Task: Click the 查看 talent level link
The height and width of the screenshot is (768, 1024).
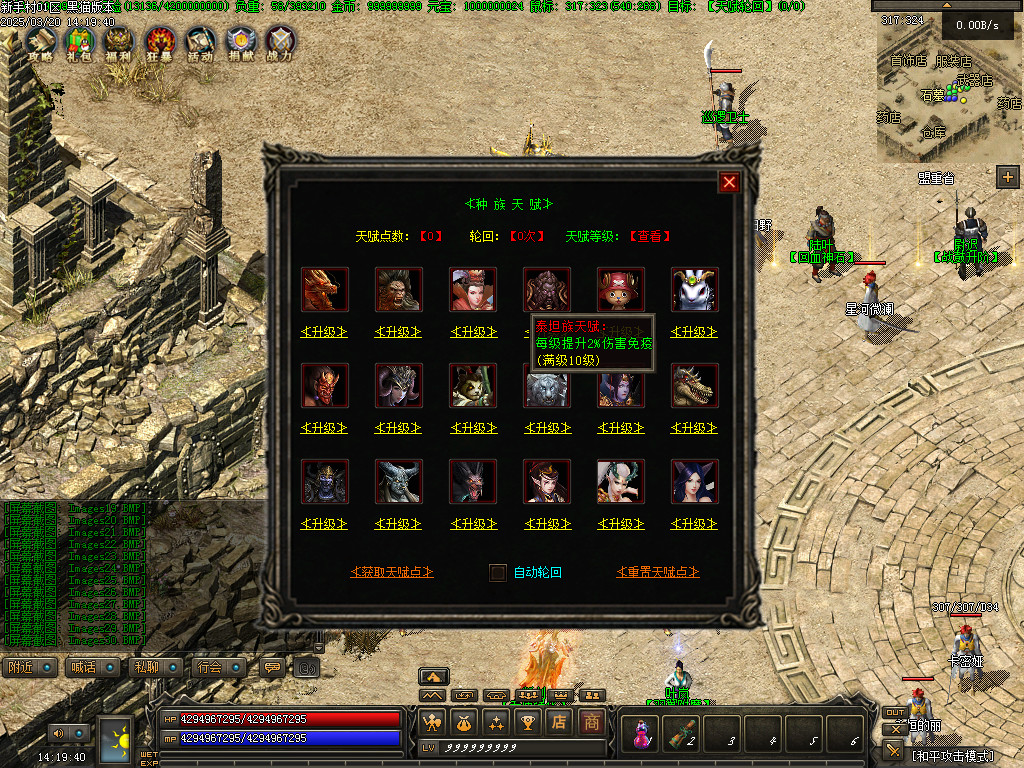Action: point(650,237)
